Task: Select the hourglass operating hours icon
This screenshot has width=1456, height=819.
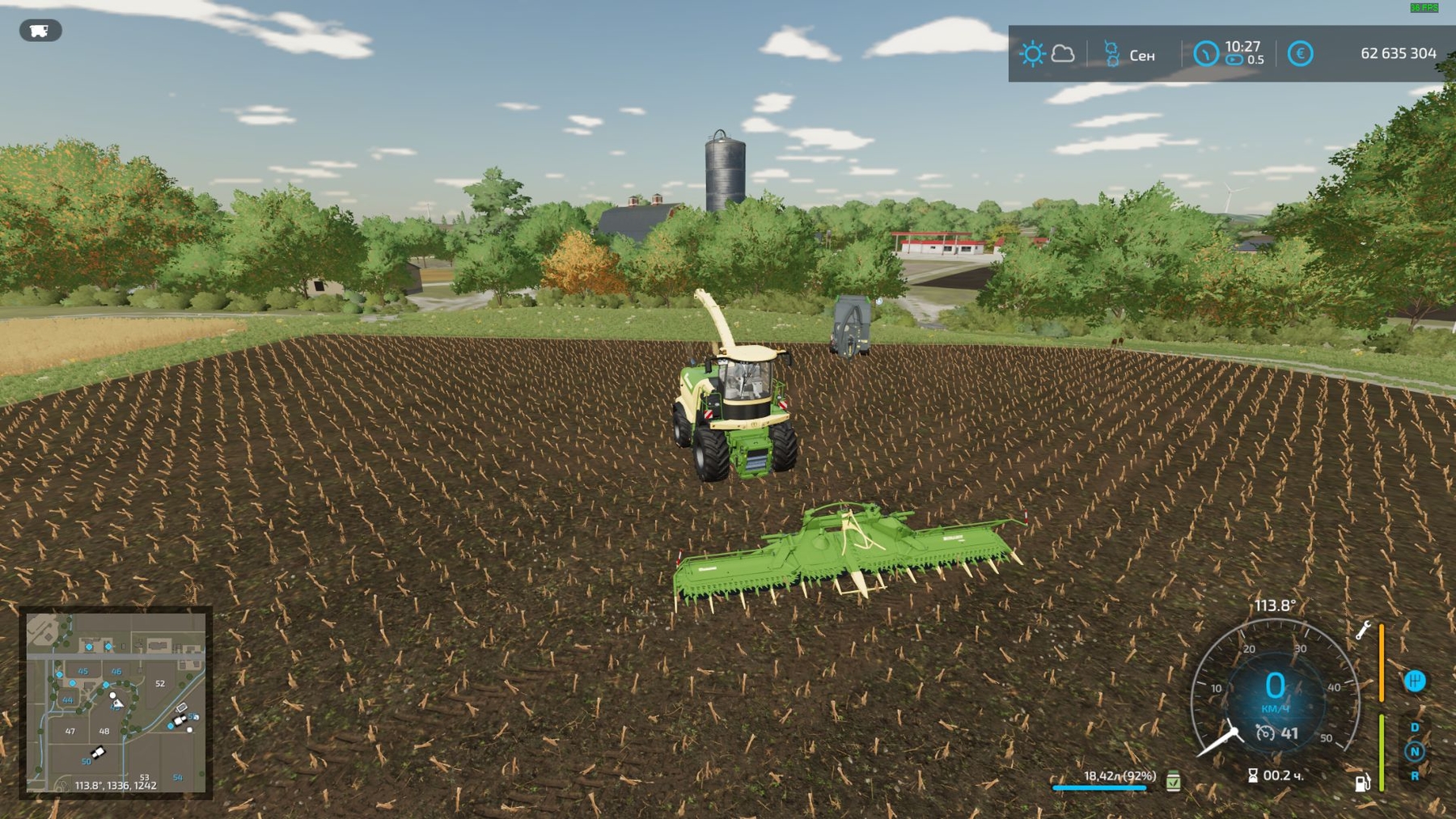Action: pyautogui.click(x=1253, y=776)
